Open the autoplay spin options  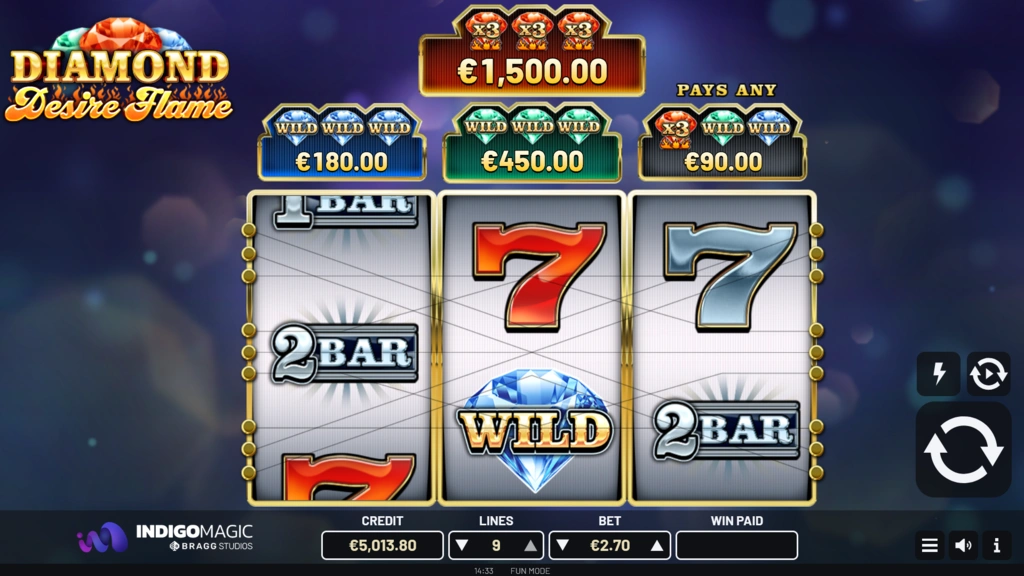(988, 374)
